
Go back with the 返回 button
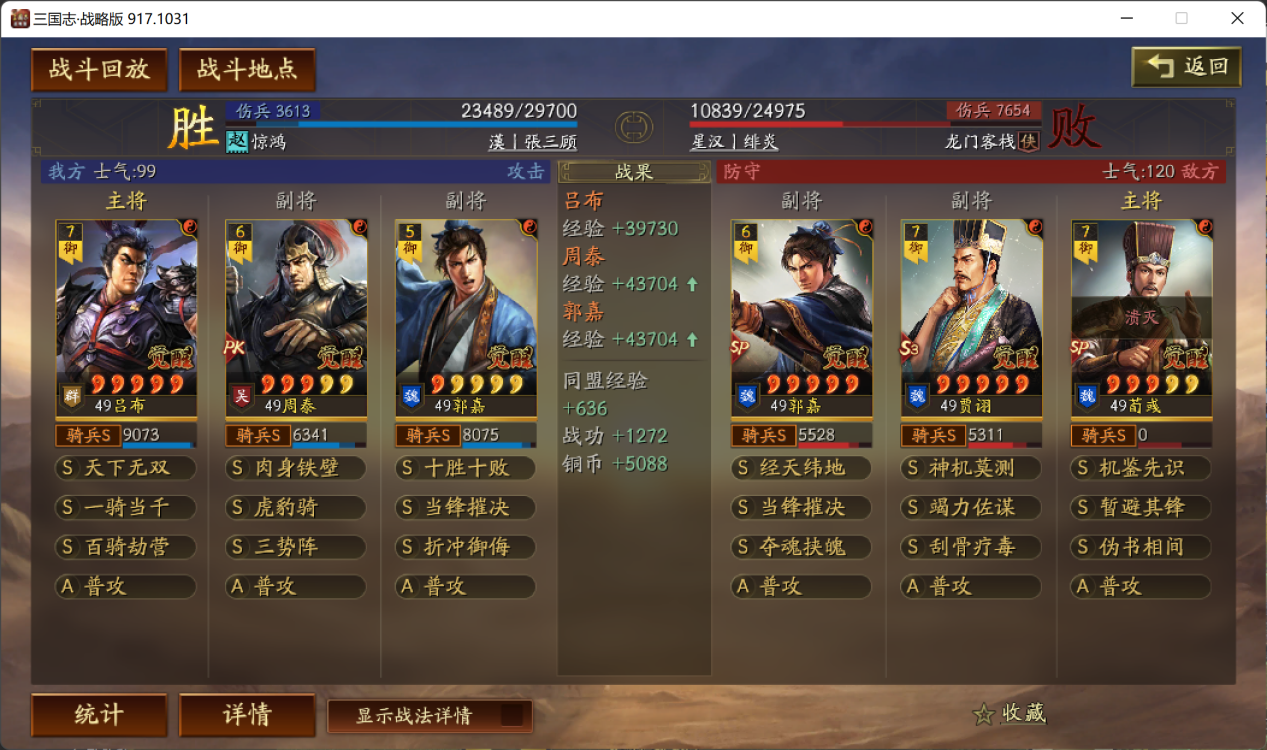[1186, 67]
